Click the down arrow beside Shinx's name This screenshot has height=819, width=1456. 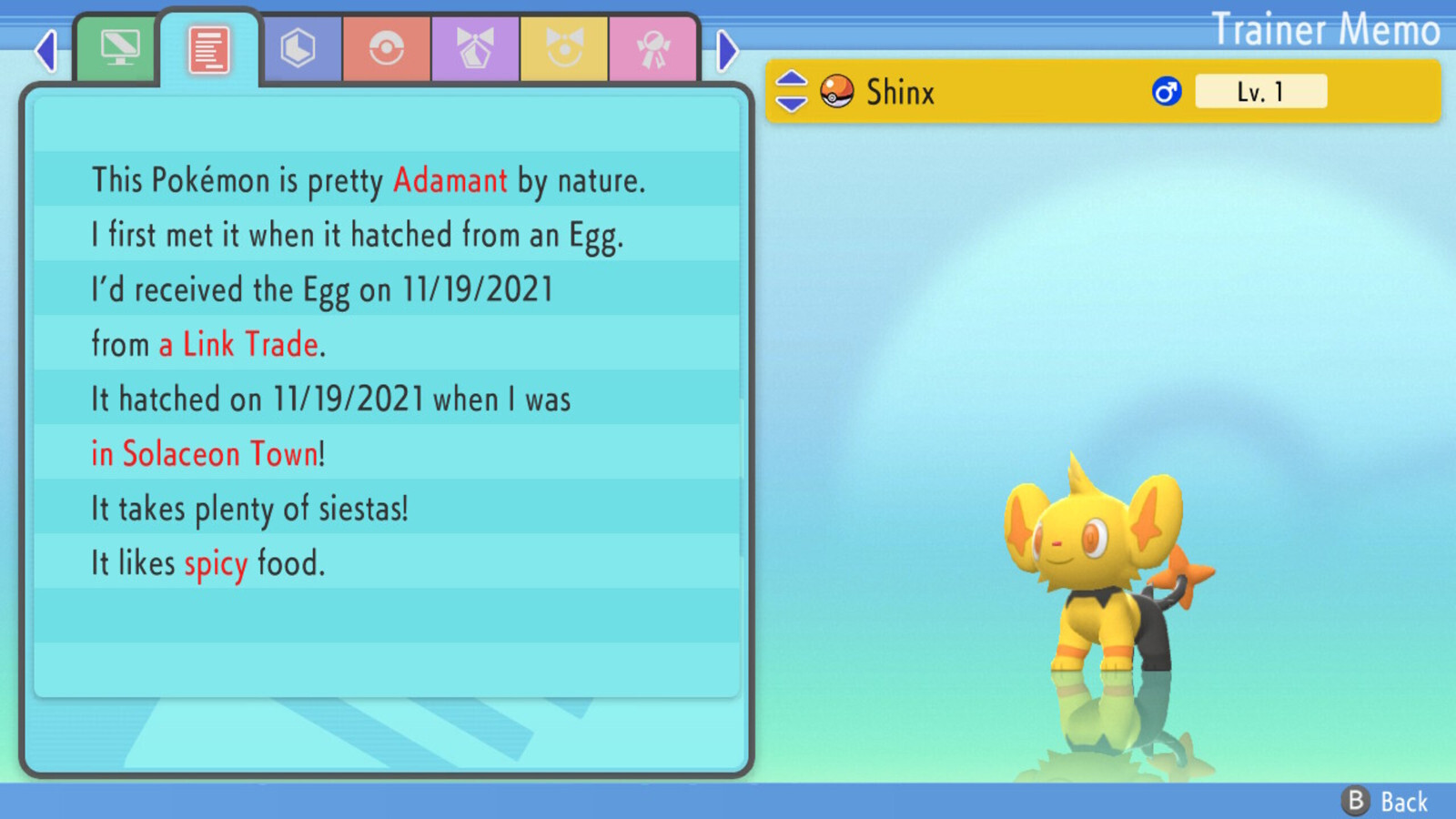791,105
